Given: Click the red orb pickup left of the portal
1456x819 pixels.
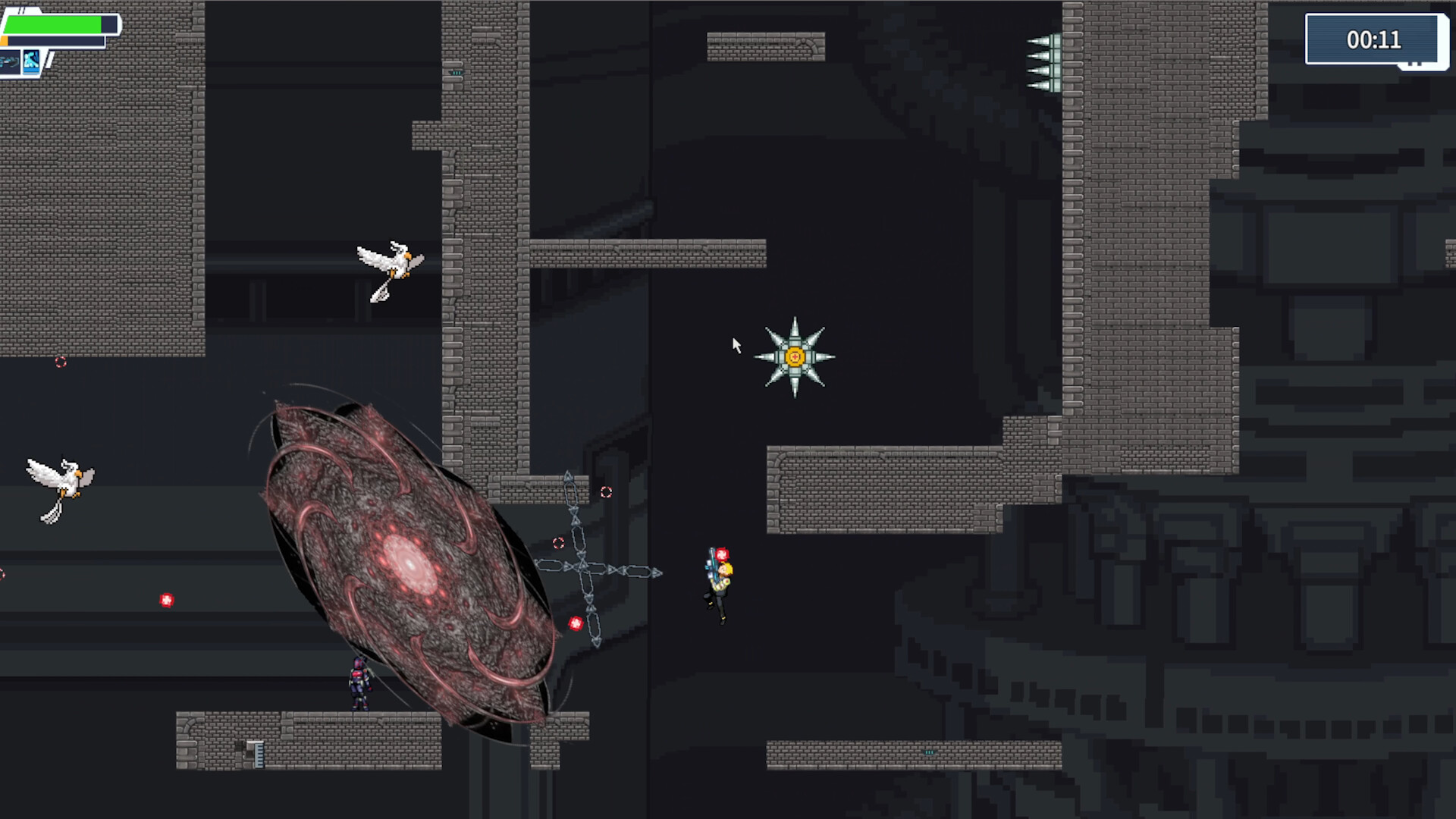Looking at the screenshot, I should coord(167,600).
